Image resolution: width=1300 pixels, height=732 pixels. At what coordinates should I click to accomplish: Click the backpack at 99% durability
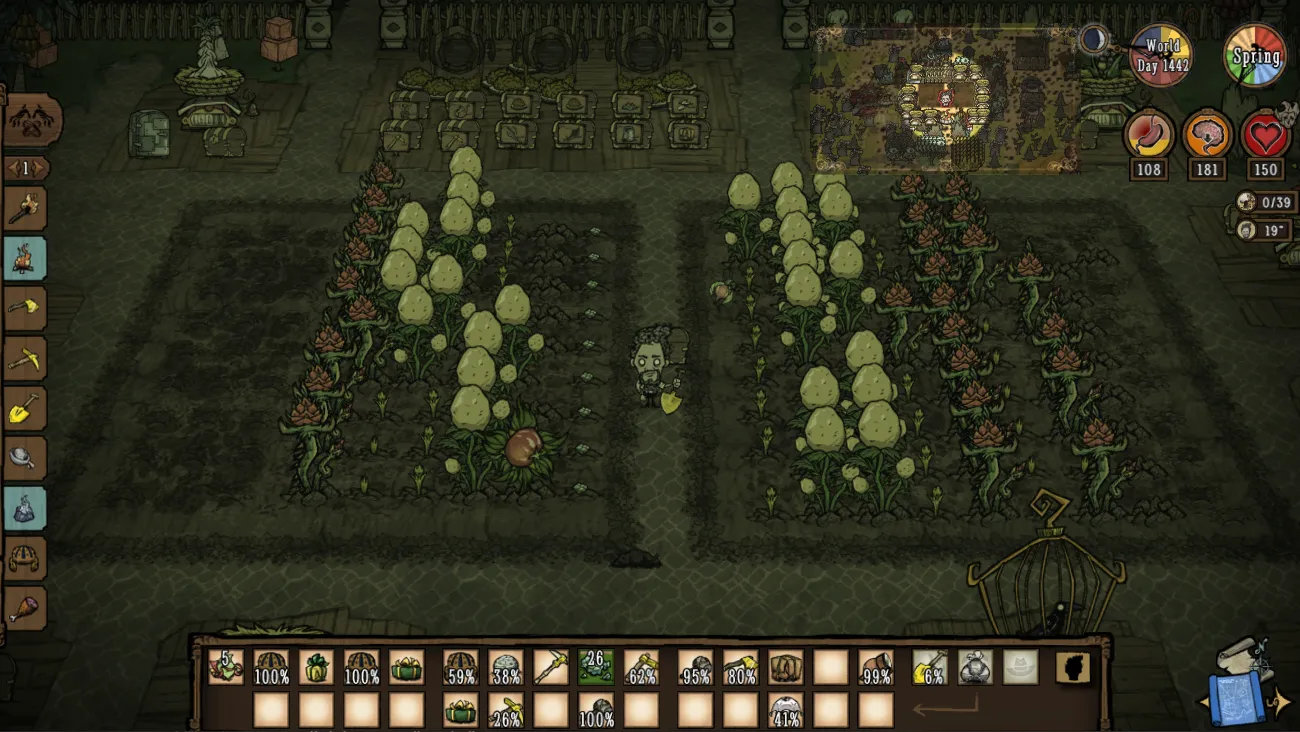coord(876,667)
